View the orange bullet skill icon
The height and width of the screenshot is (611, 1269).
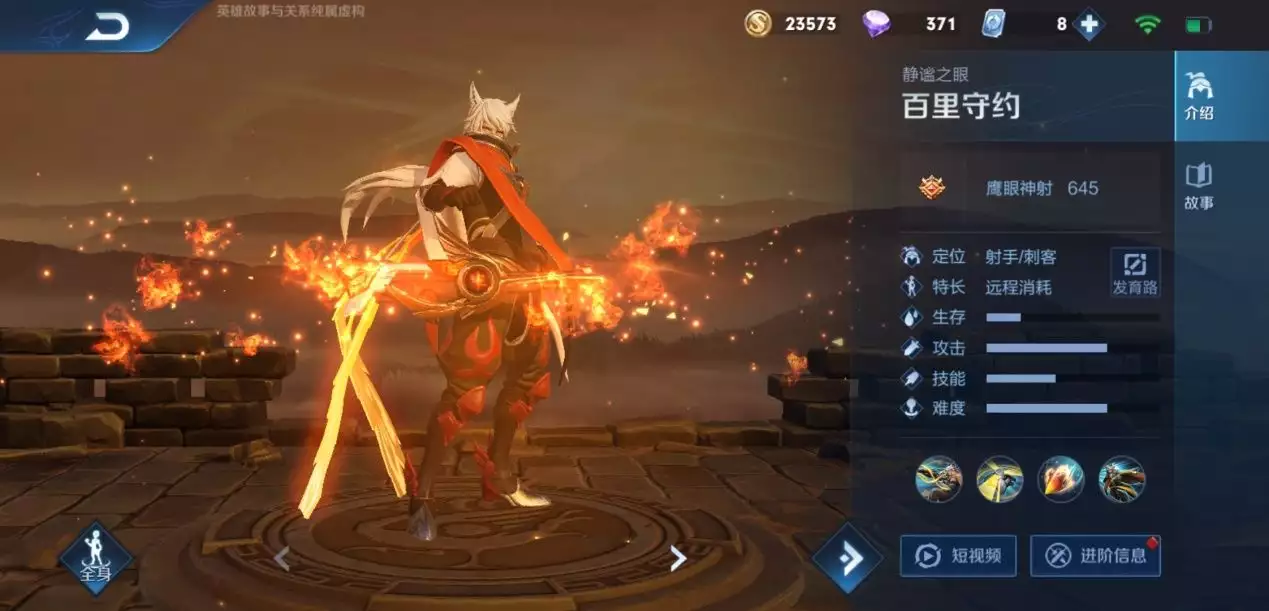click(1060, 479)
